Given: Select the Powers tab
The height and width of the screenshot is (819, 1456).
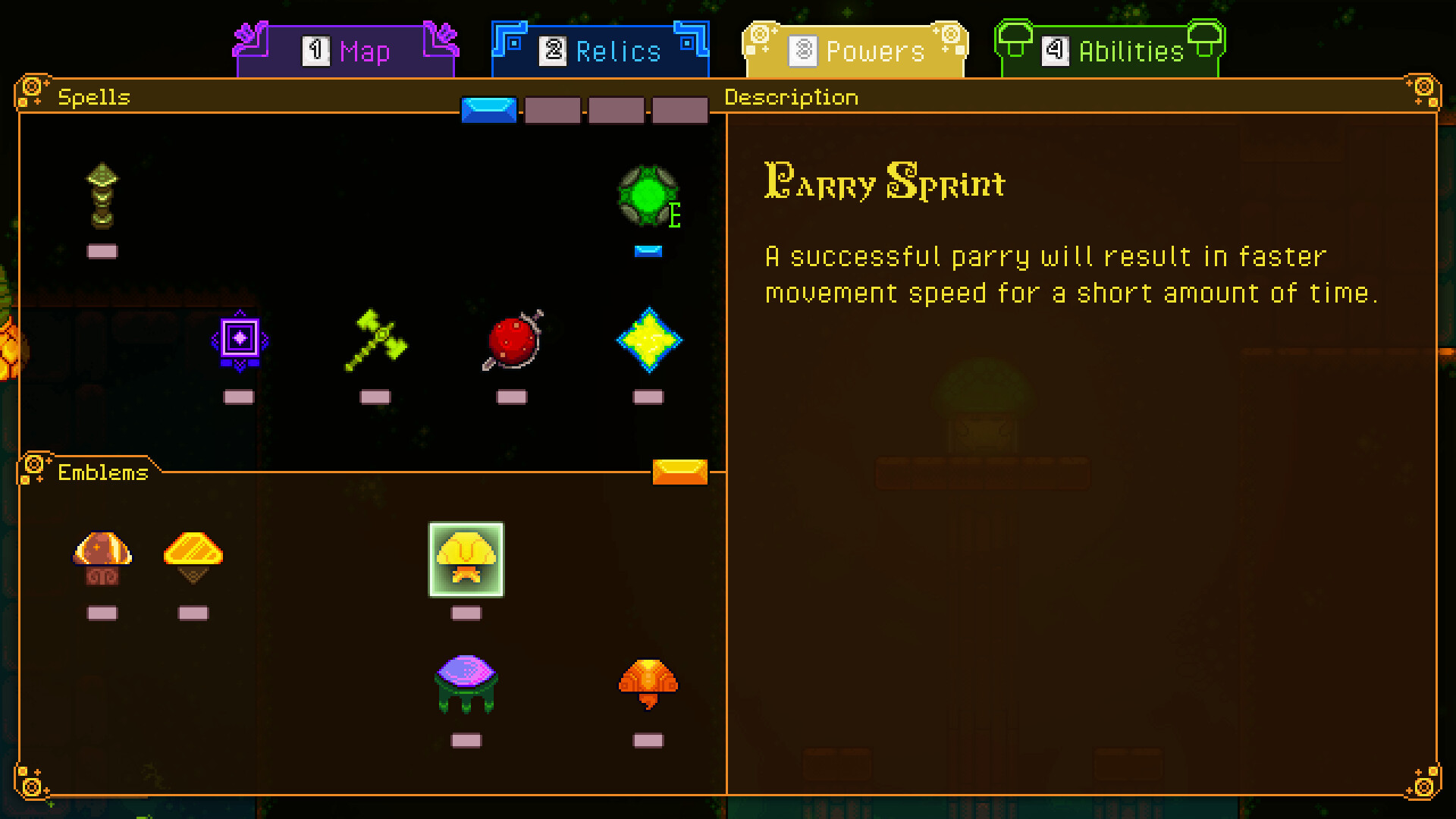Looking at the screenshot, I should click(853, 50).
